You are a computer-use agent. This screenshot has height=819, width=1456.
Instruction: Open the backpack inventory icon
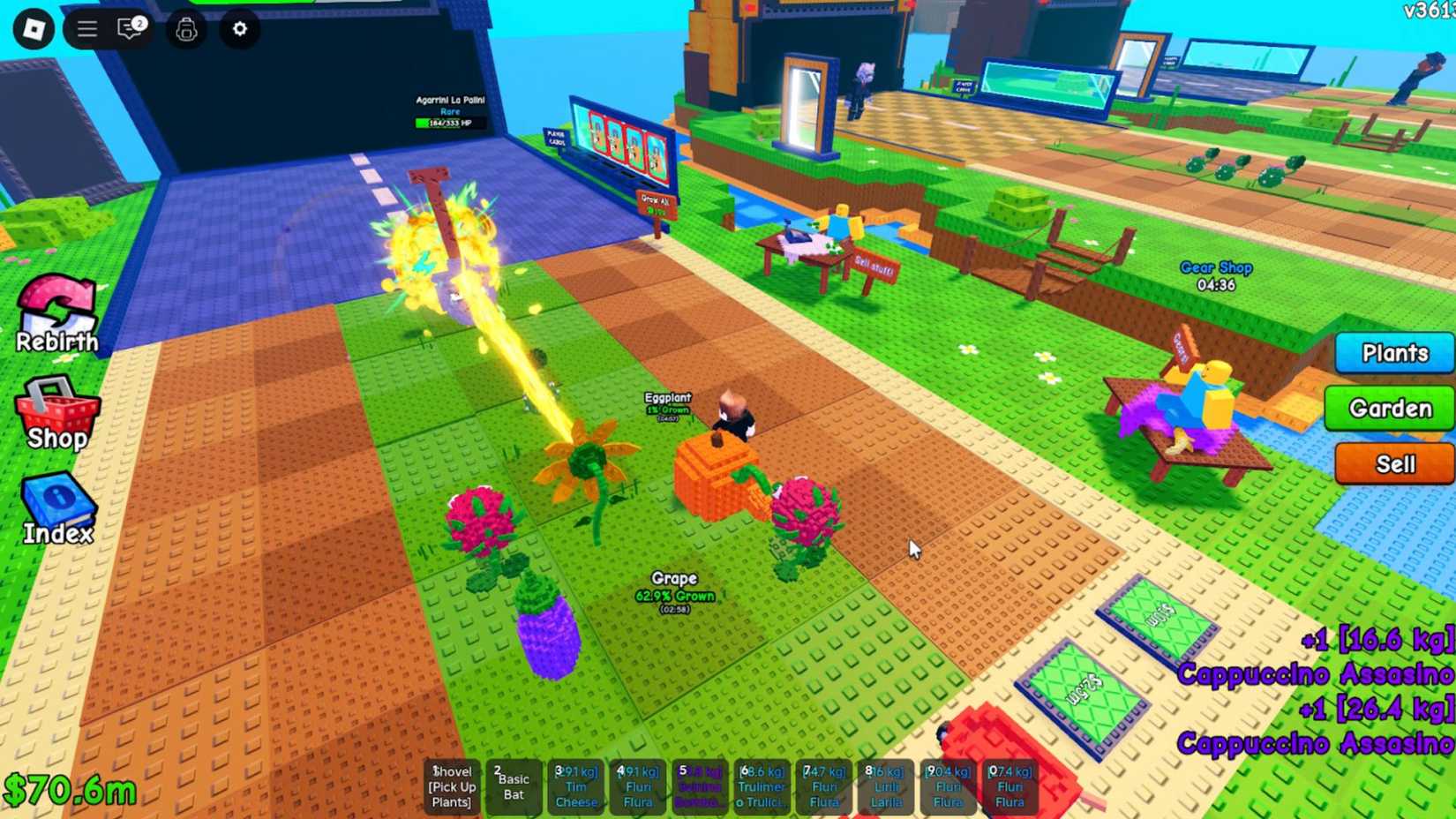[185, 29]
